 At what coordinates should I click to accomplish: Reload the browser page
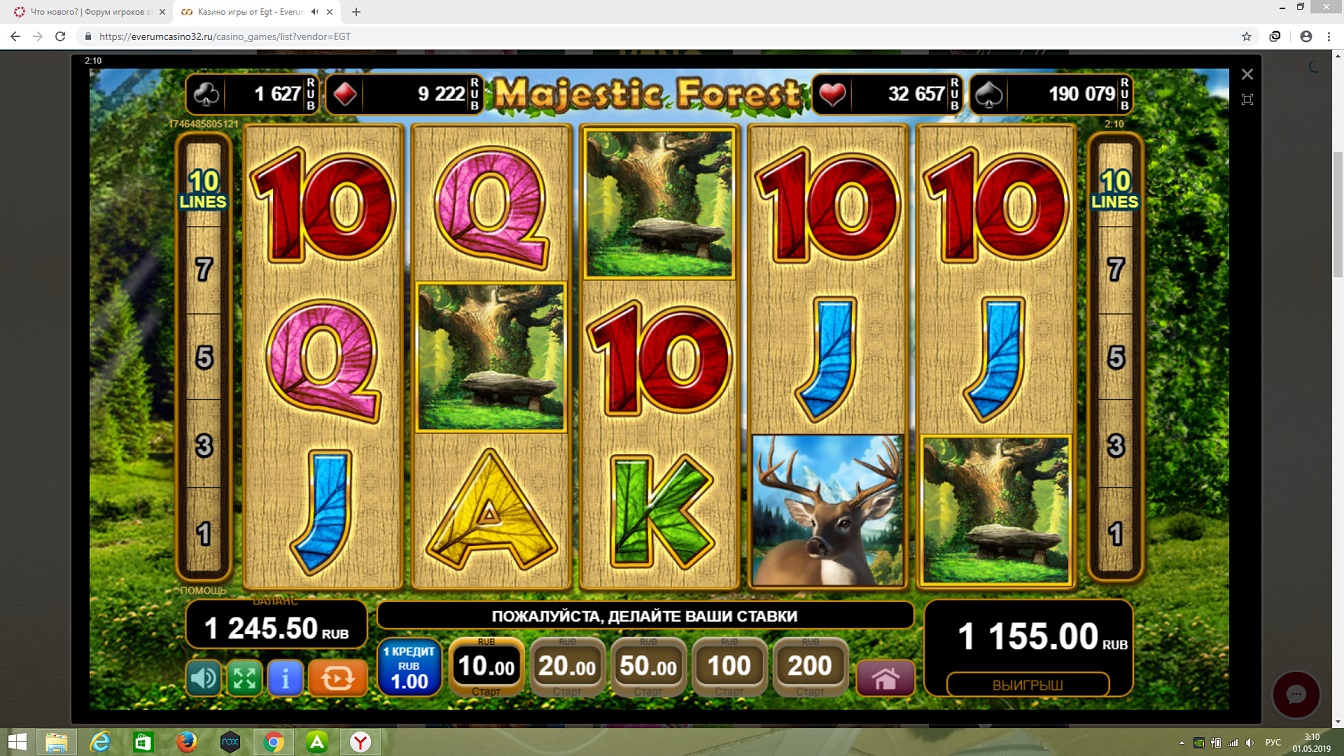(60, 36)
